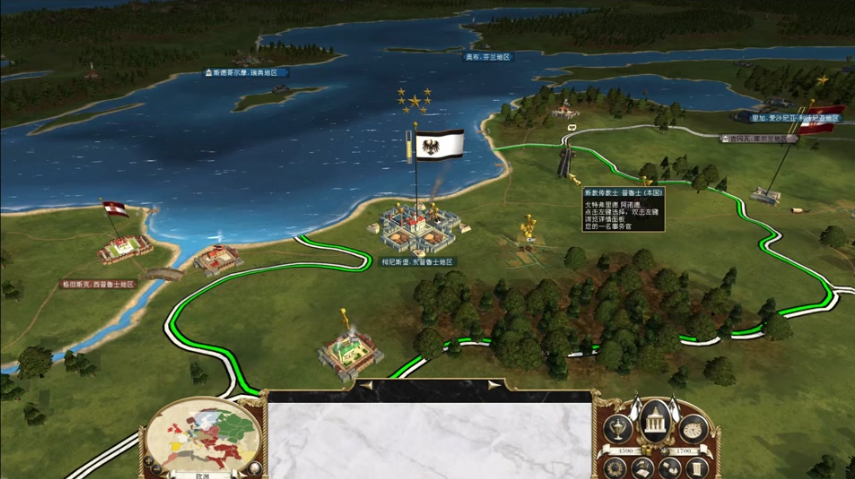Open the quill and book panel
This screenshot has height=479, width=855.
643,467
